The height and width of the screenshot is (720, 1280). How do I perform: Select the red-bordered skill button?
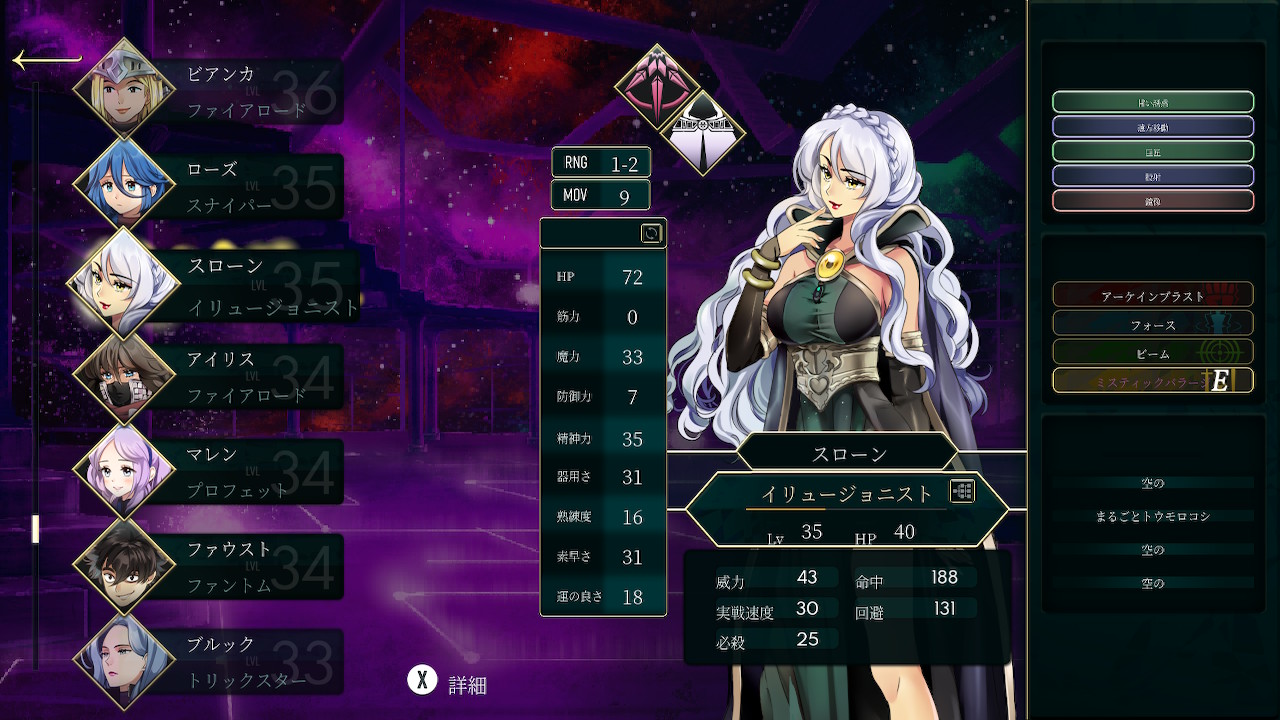[1152, 200]
